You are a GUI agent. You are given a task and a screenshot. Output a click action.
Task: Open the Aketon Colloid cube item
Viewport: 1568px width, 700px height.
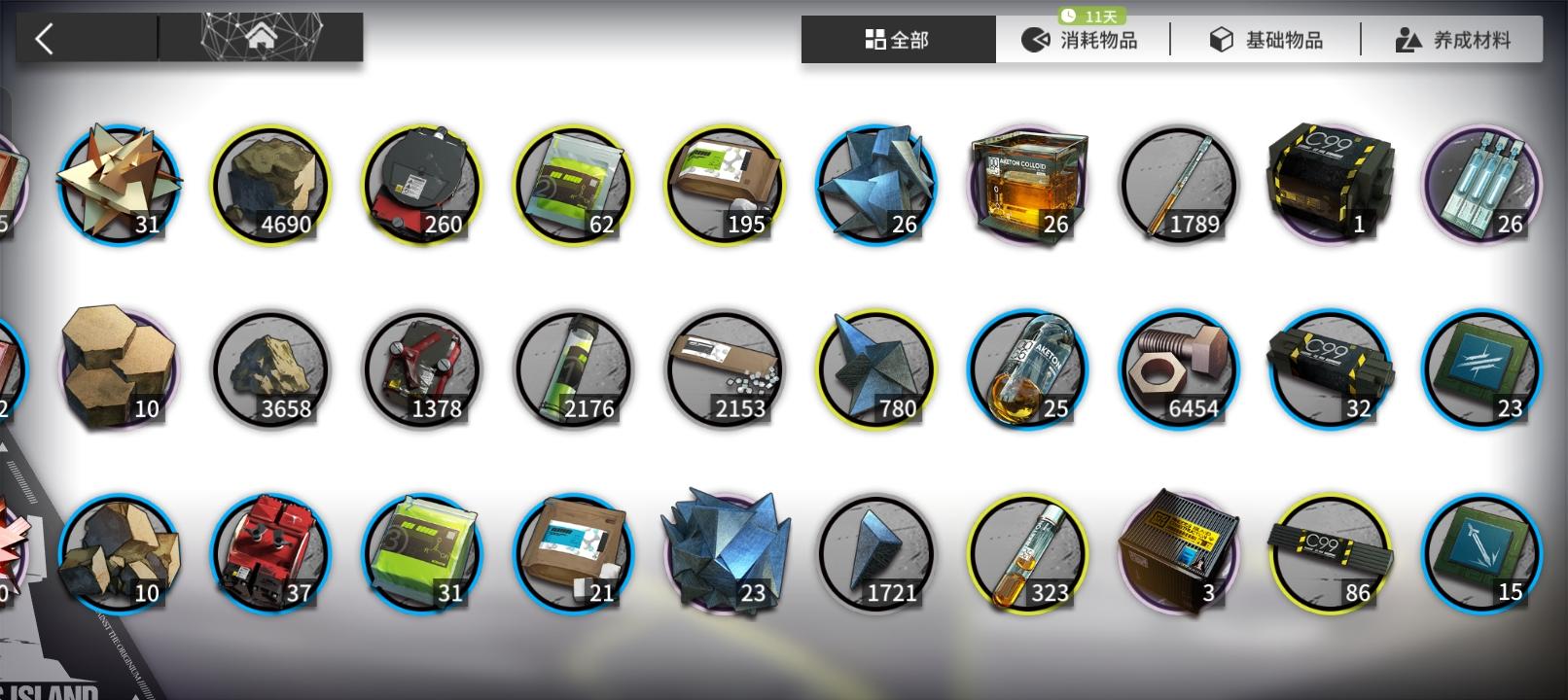(1028, 183)
